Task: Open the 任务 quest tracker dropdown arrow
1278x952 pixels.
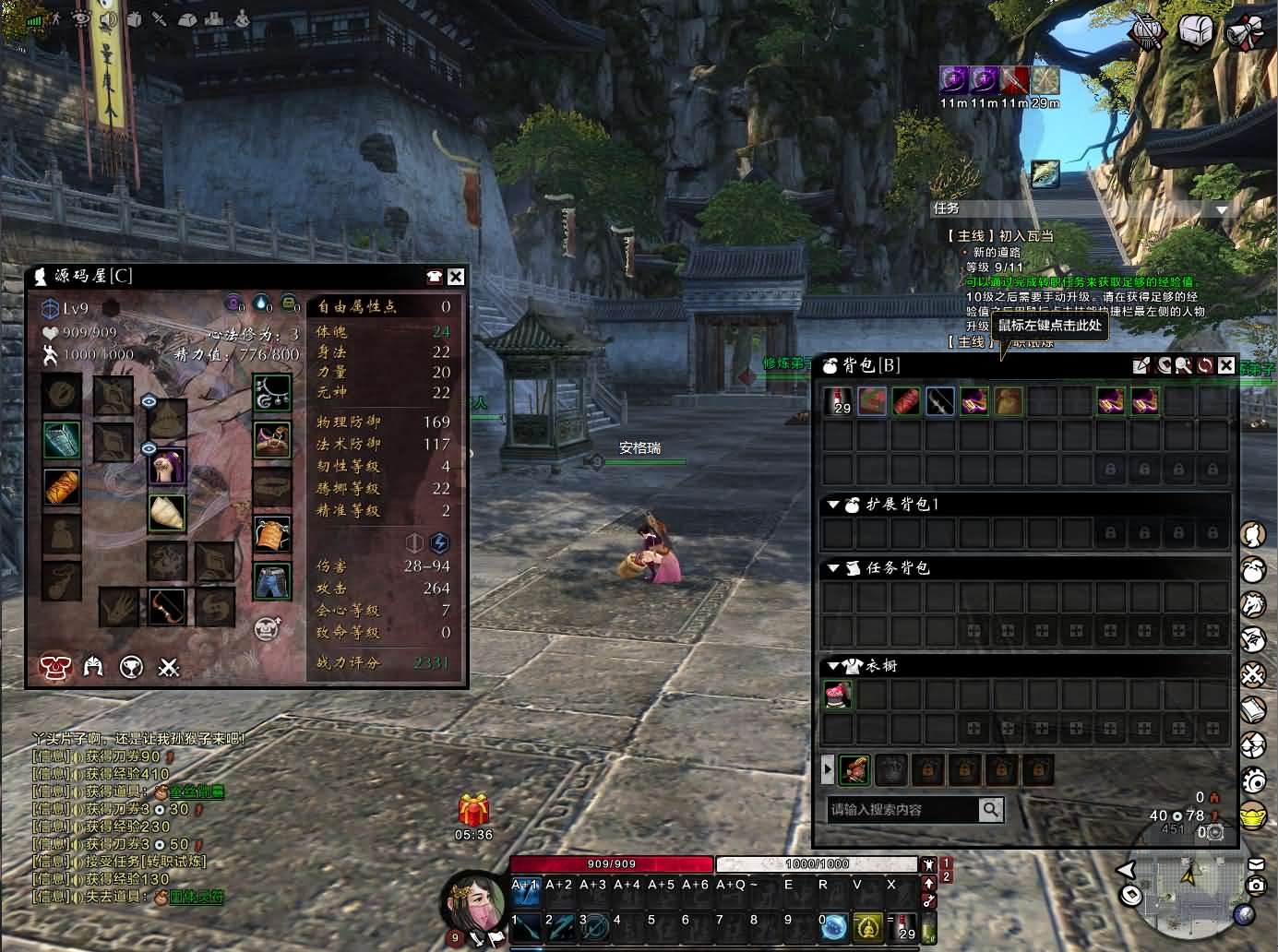Action: pos(1222,209)
